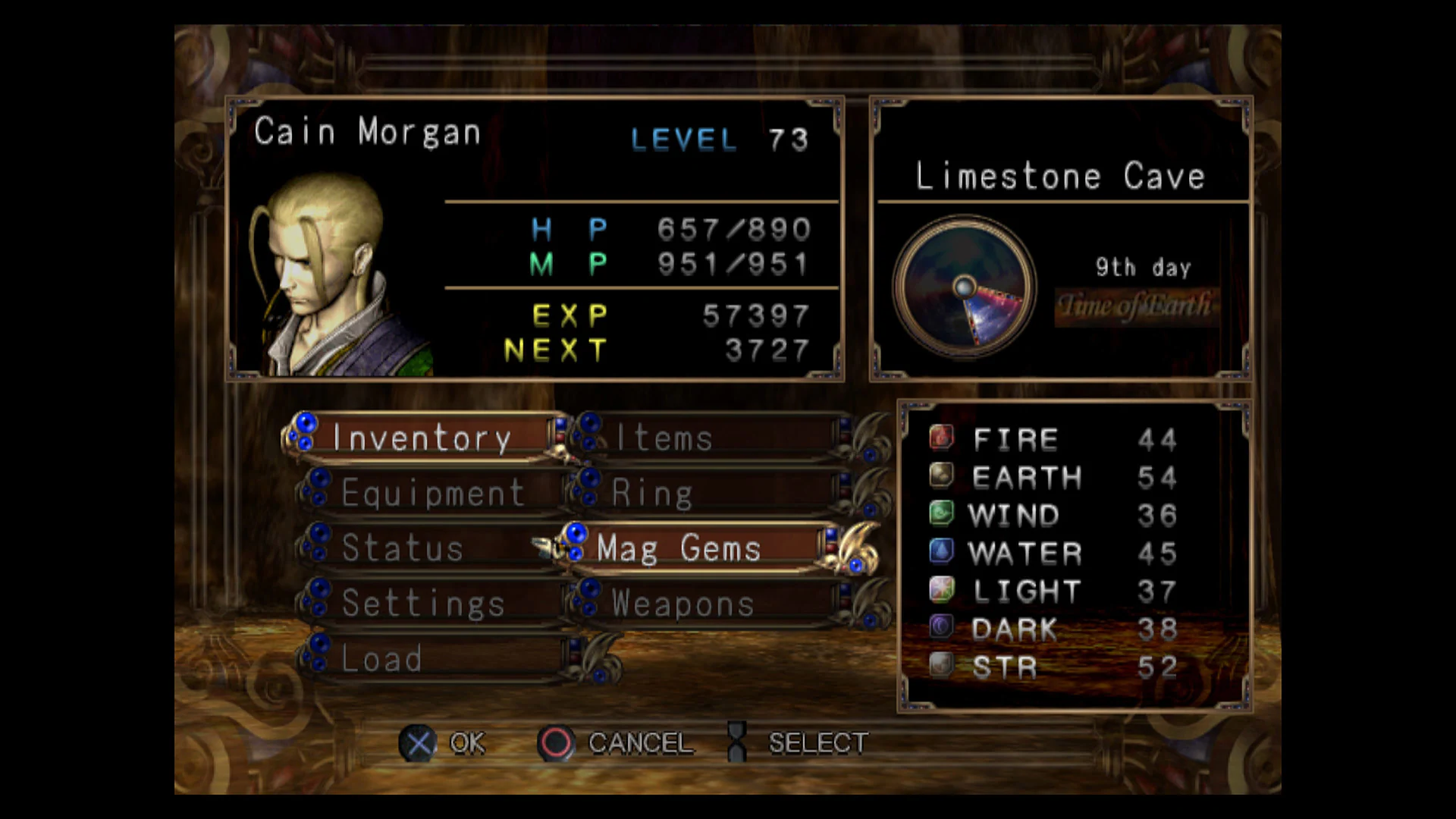This screenshot has width=1456, height=819.
Task: Select the green WIND gem icon
Action: [x=940, y=513]
